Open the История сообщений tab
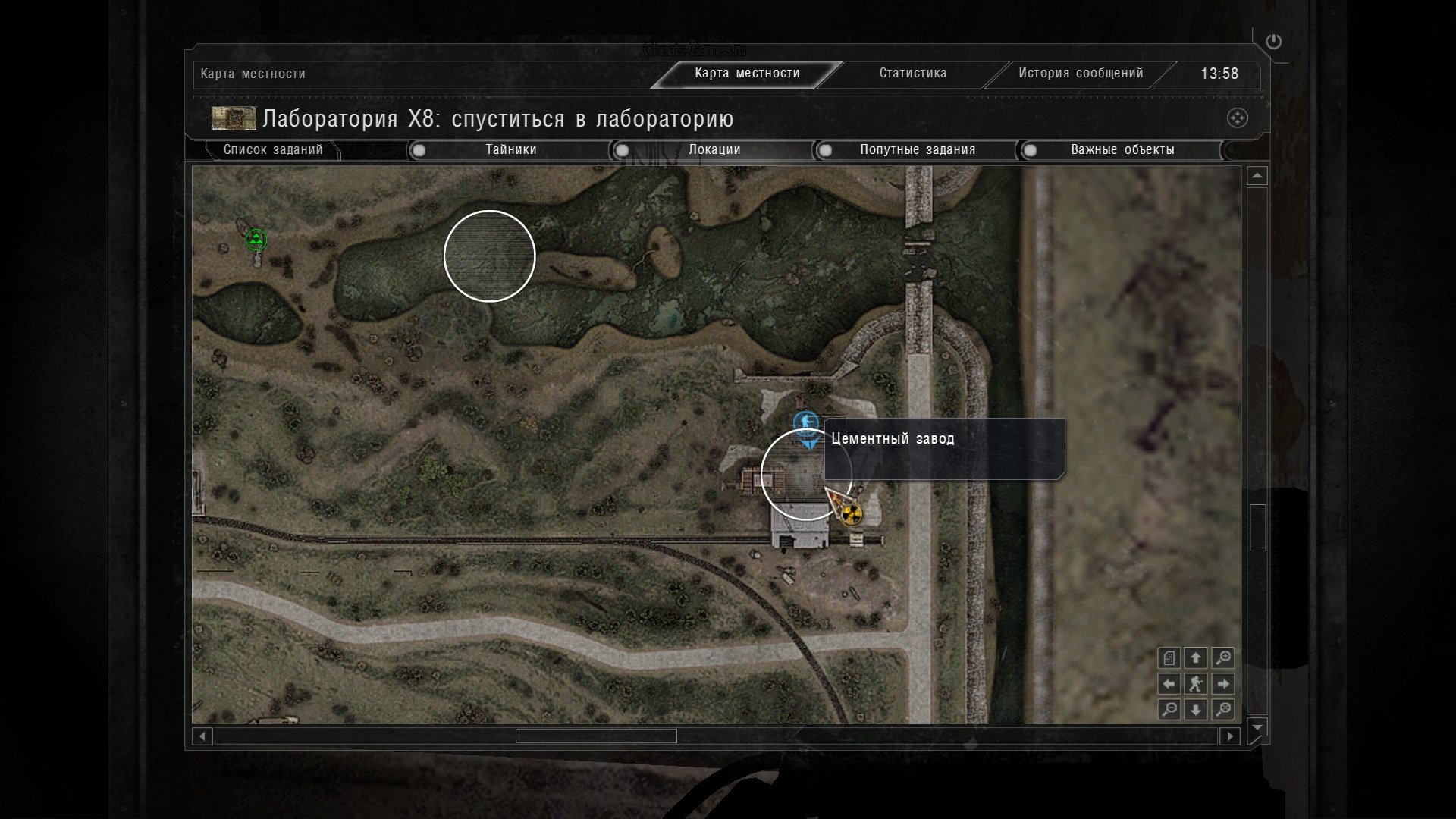Screen dimensions: 1456x819 (1080, 74)
